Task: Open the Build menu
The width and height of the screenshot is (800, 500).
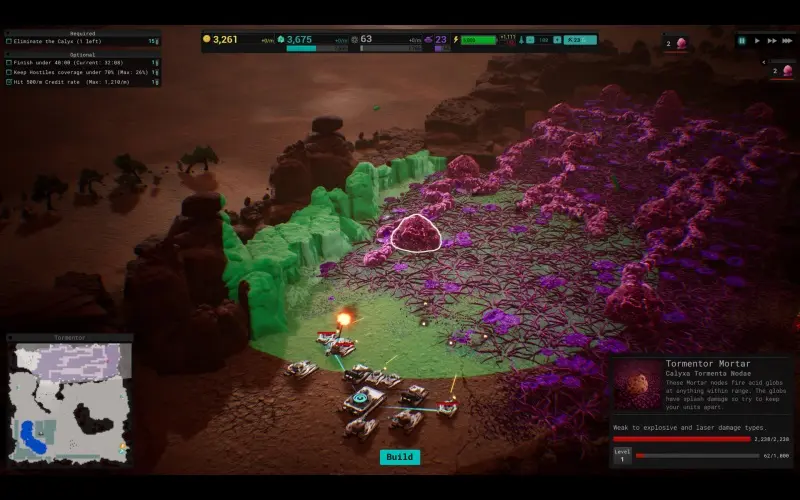Action: (399, 457)
